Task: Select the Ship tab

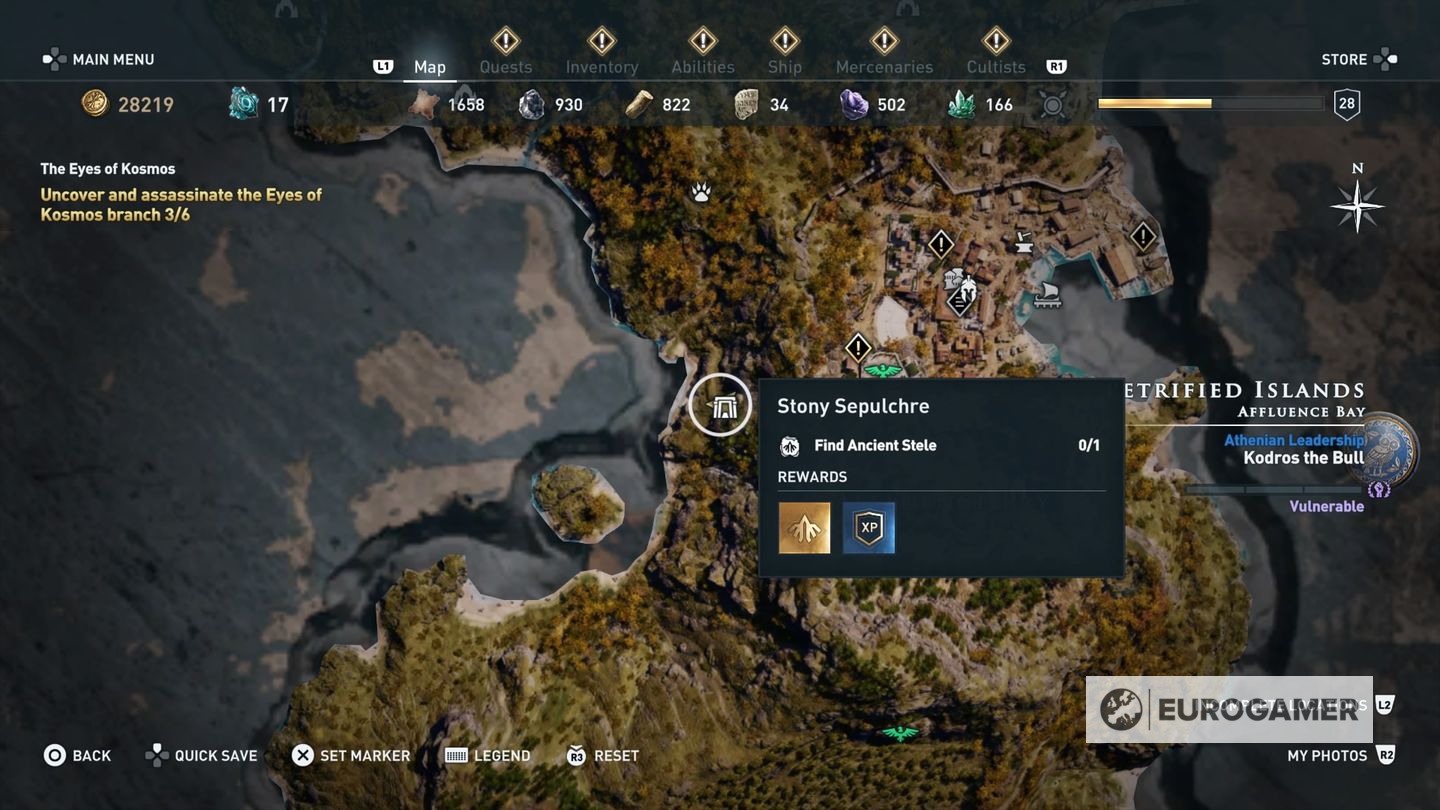Action: [x=785, y=66]
